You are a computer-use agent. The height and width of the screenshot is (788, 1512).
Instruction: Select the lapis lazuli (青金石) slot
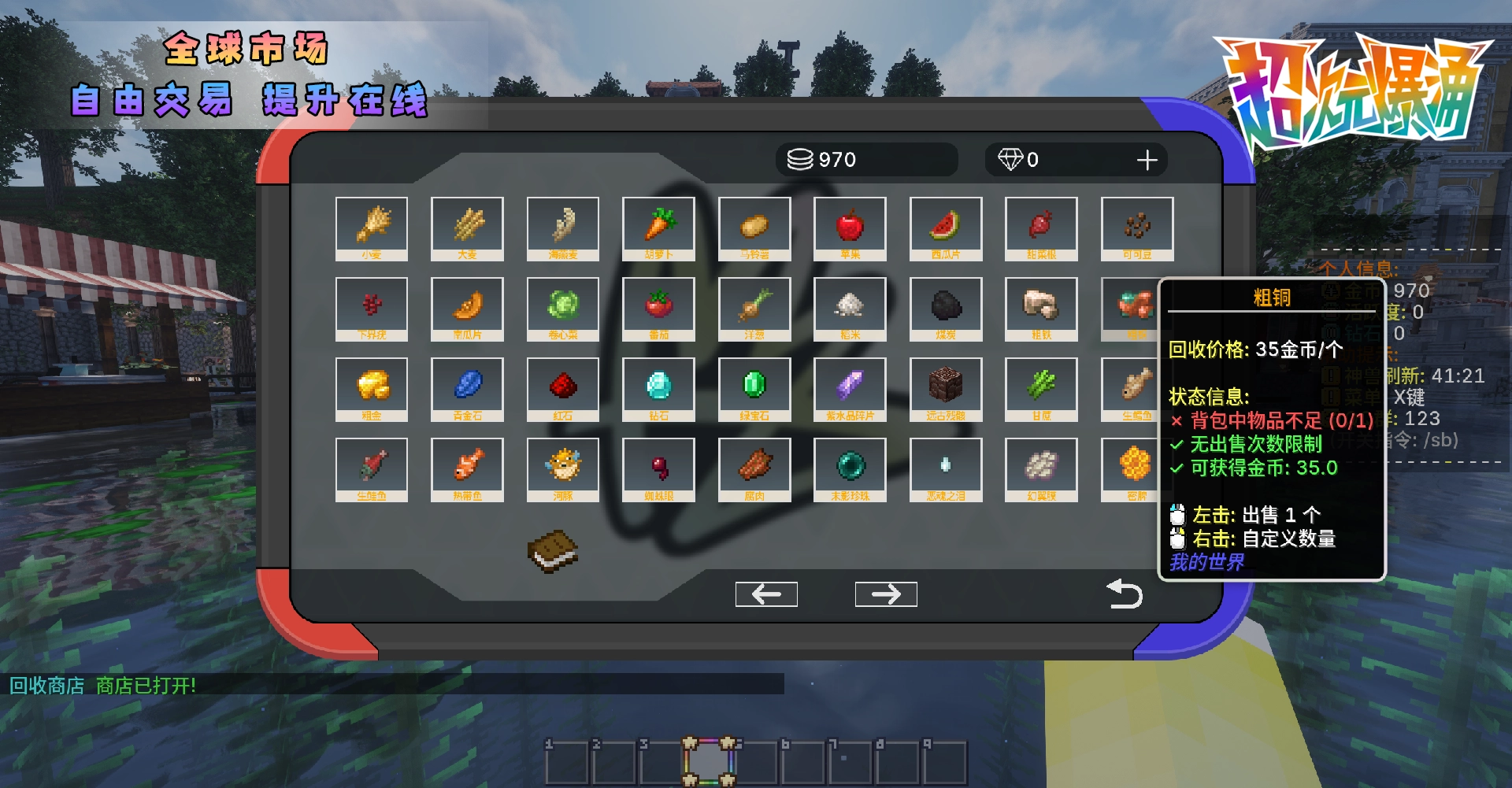pyautogui.click(x=467, y=388)
